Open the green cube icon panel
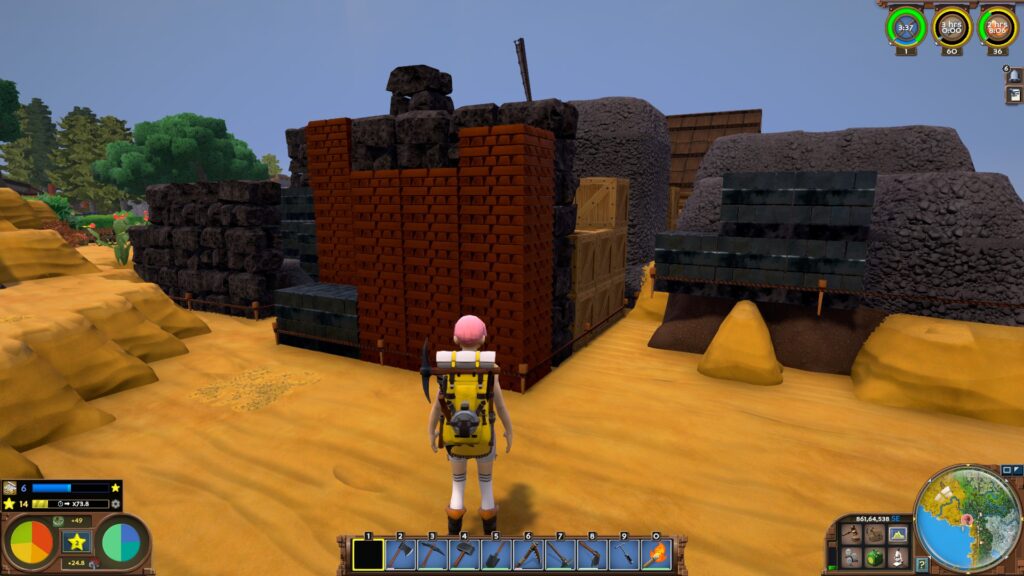 coord(874,557)
